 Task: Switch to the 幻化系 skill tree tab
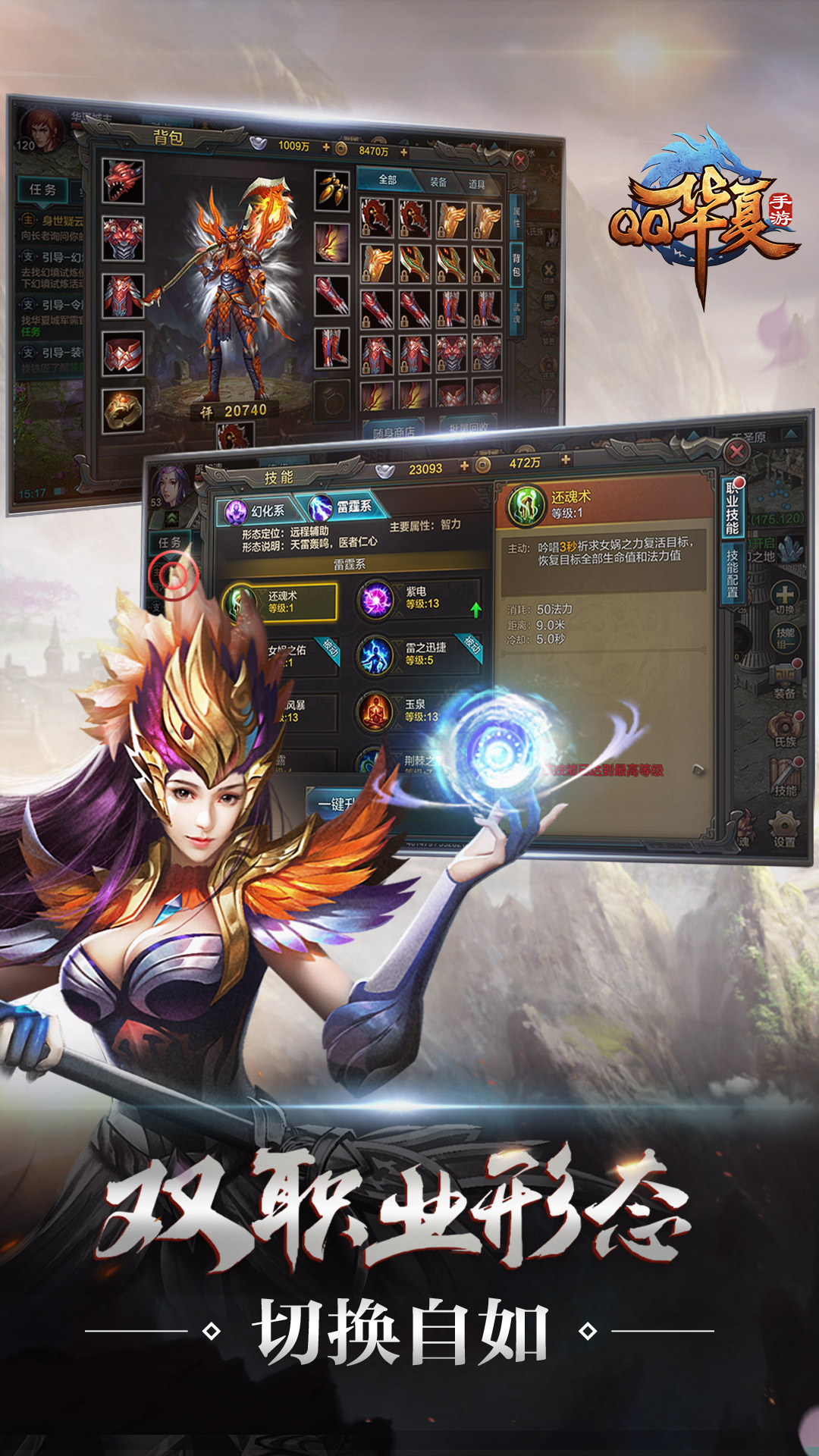click(x=258, y=511)
